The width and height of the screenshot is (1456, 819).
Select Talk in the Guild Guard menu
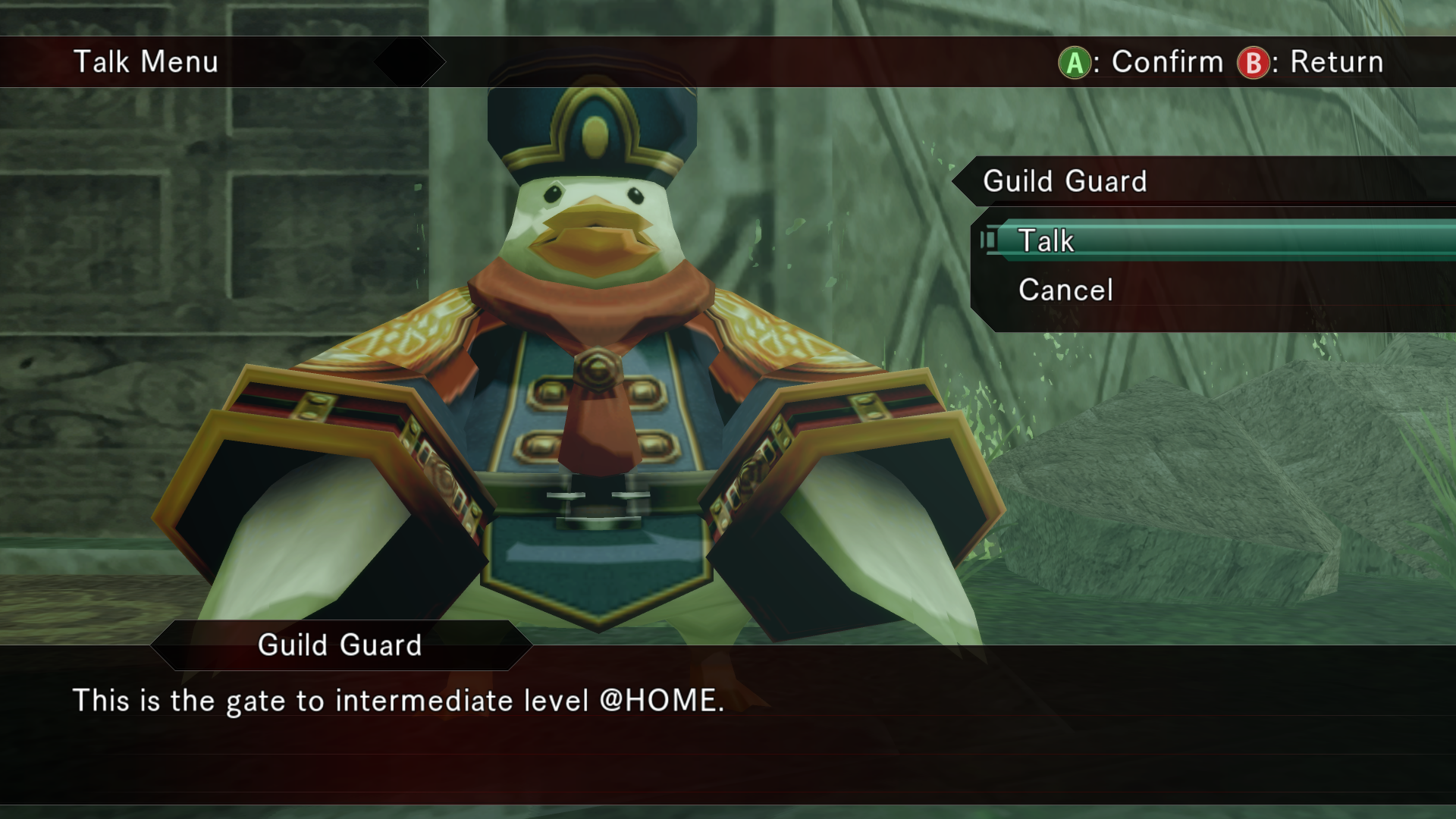click(1046, 241)
